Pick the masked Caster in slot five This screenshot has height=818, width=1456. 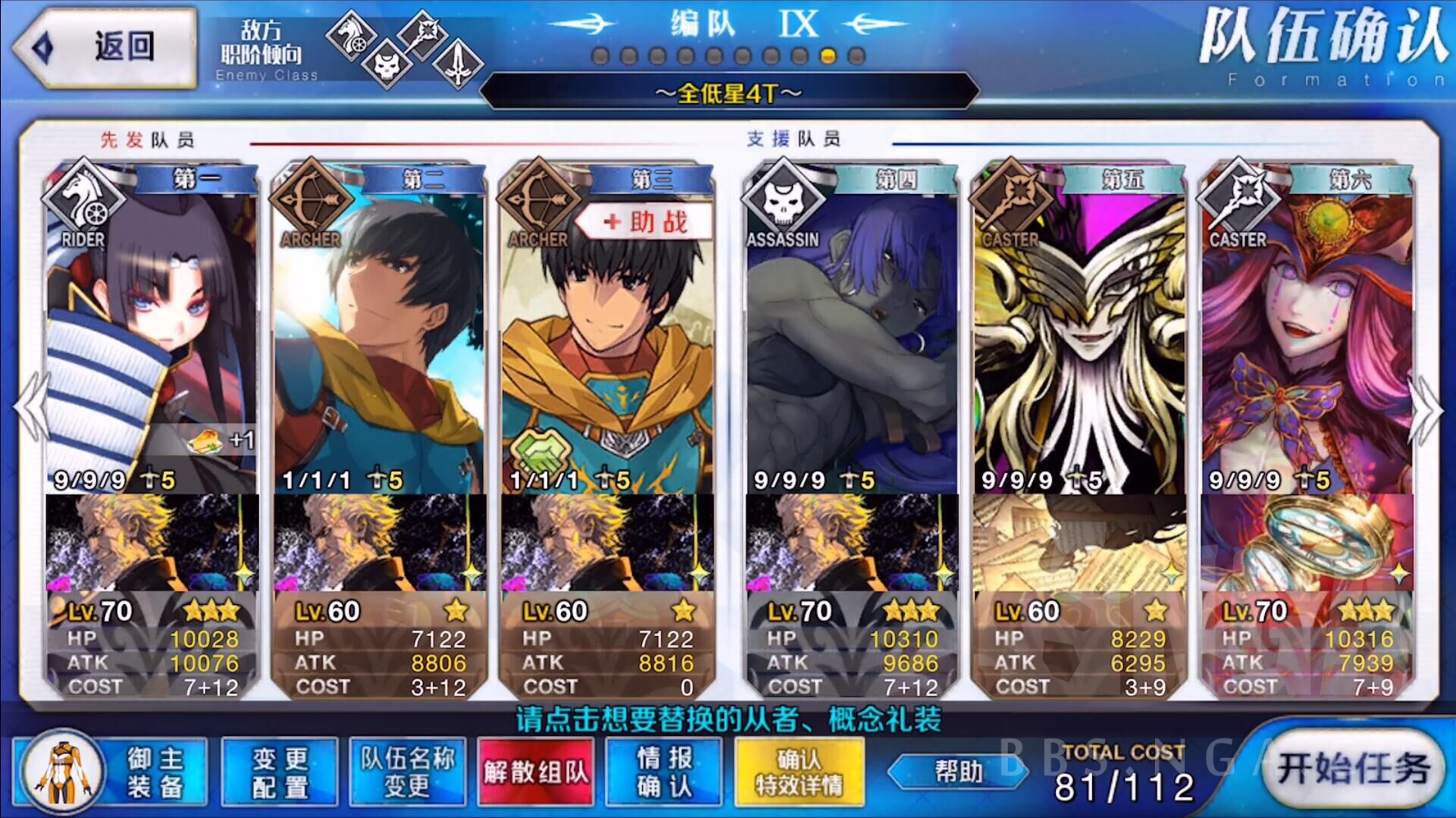pos(1079,334)
